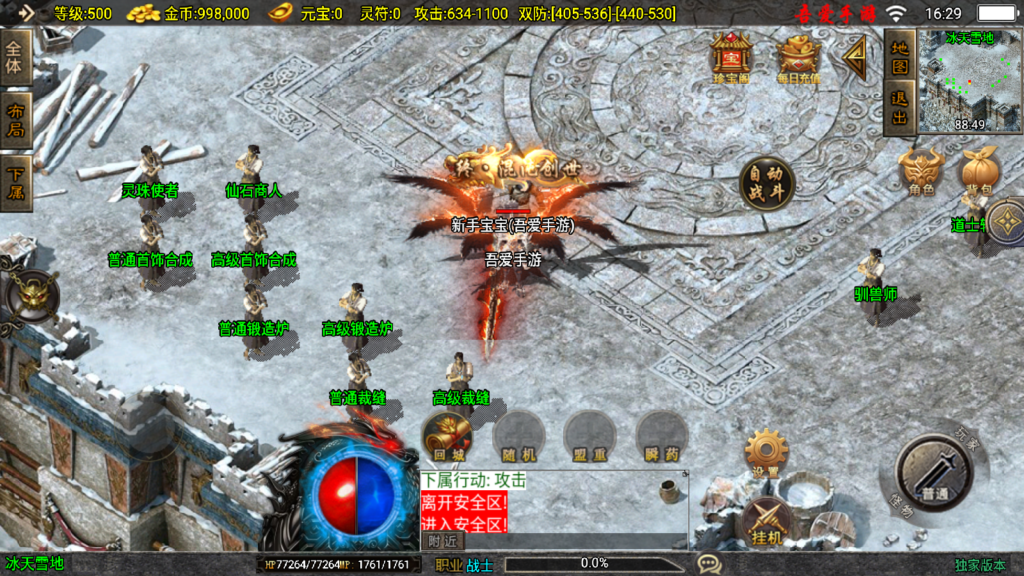The height and width of the screenshot is (576, 1024).
Task: Open the 珍宝阁 treasure shop
Action: point(732,56)
